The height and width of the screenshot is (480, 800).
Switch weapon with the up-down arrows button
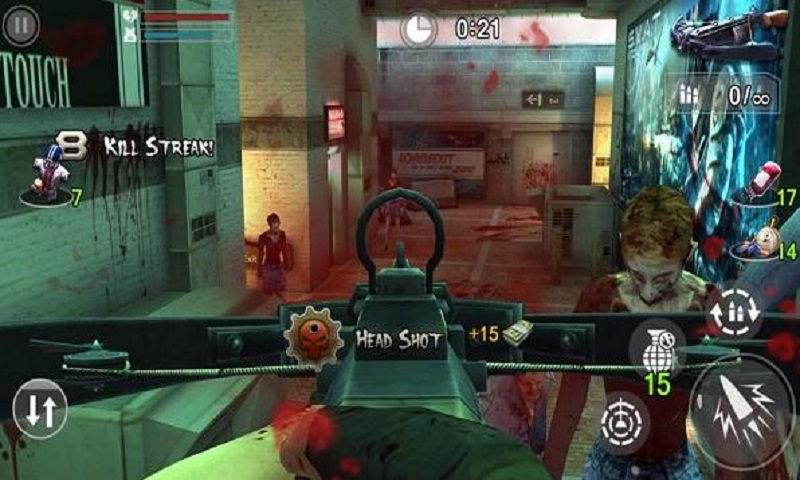coord(40,410)
